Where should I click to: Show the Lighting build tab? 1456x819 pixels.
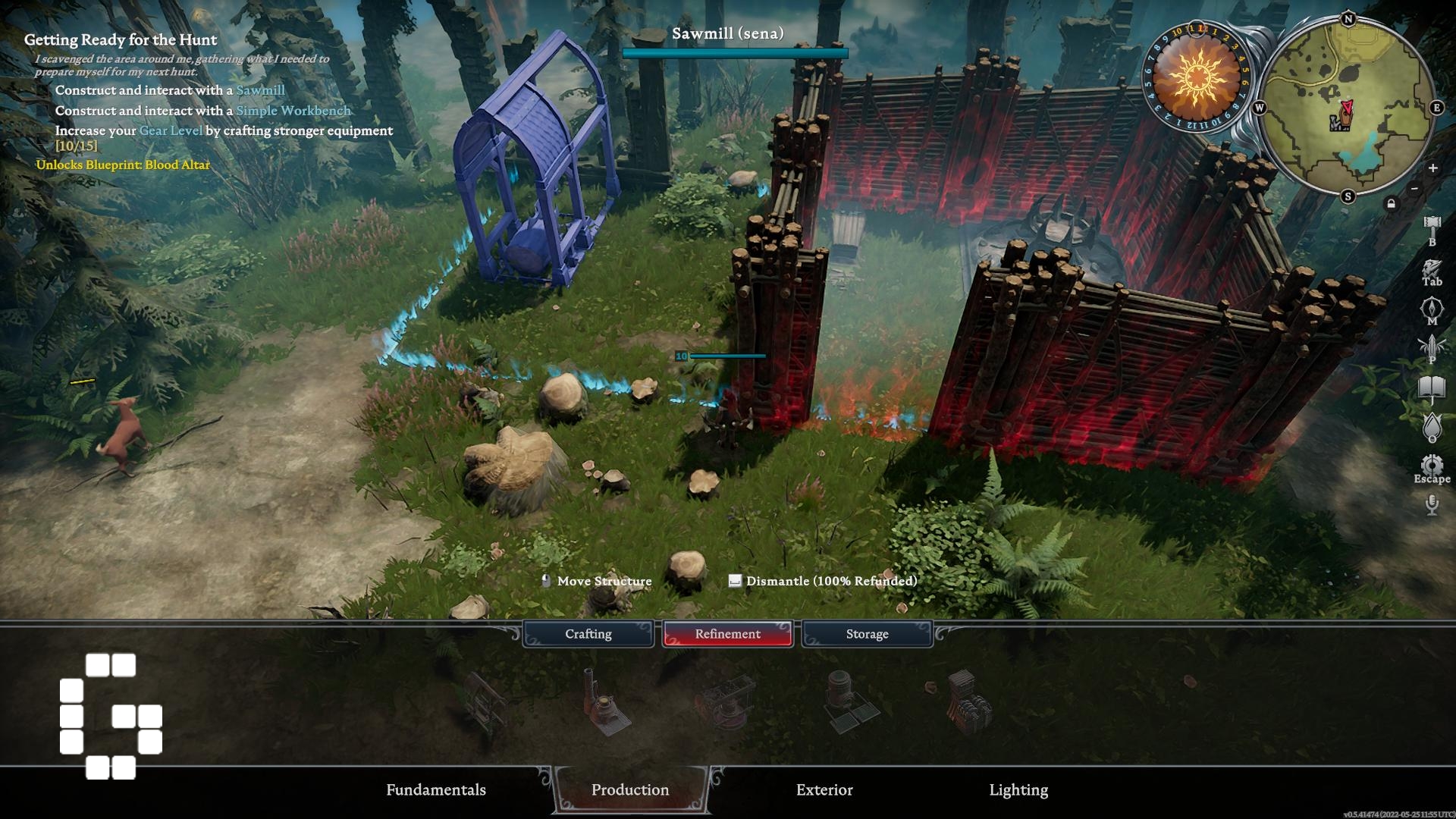point(1018,789)
